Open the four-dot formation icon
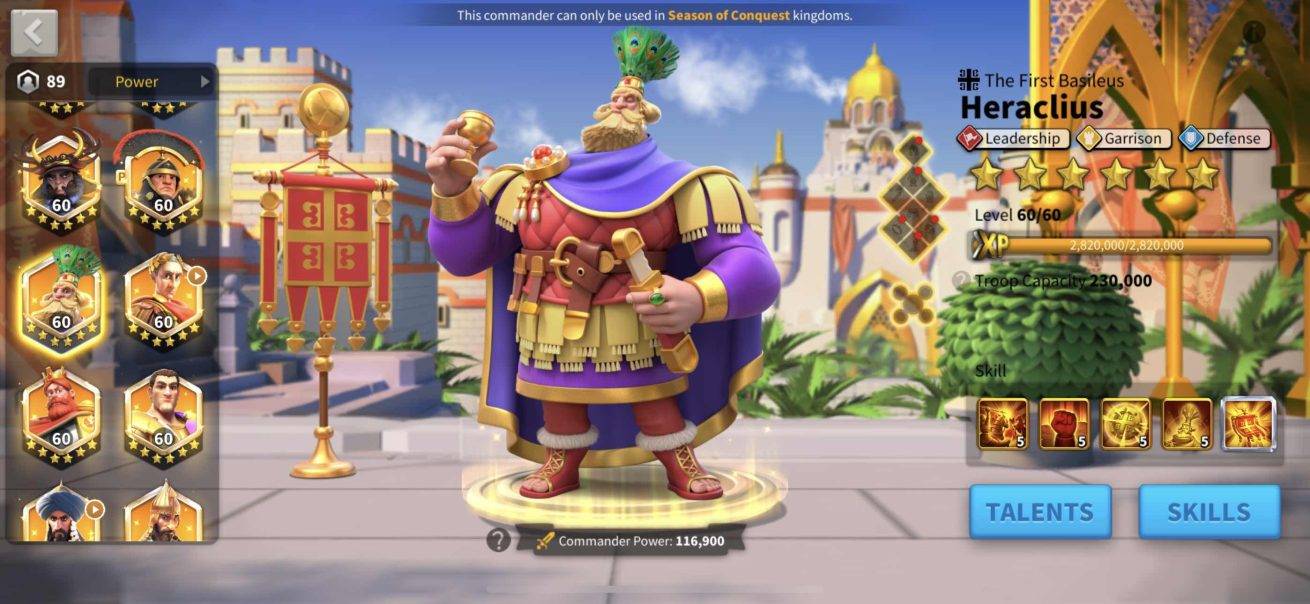 (912, 304)
